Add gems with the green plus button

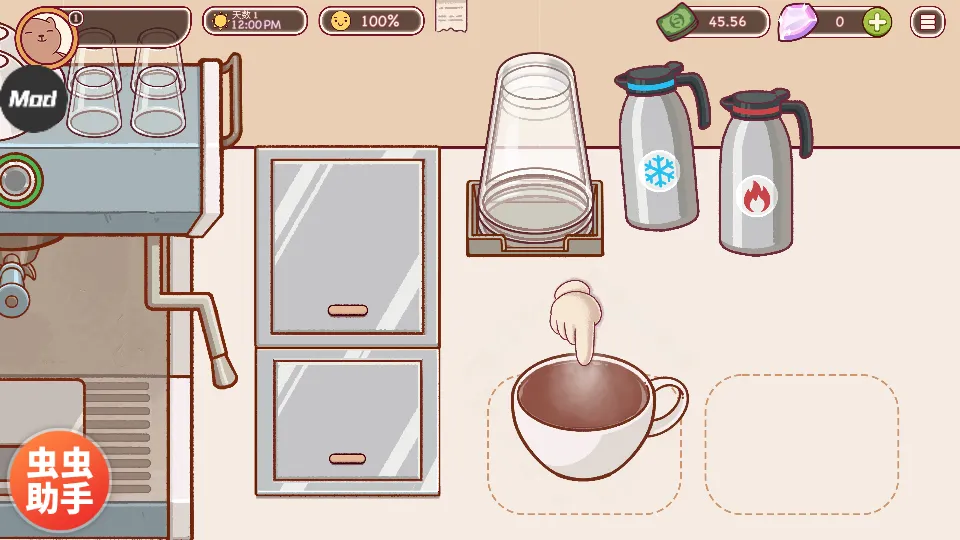point(877,21)
